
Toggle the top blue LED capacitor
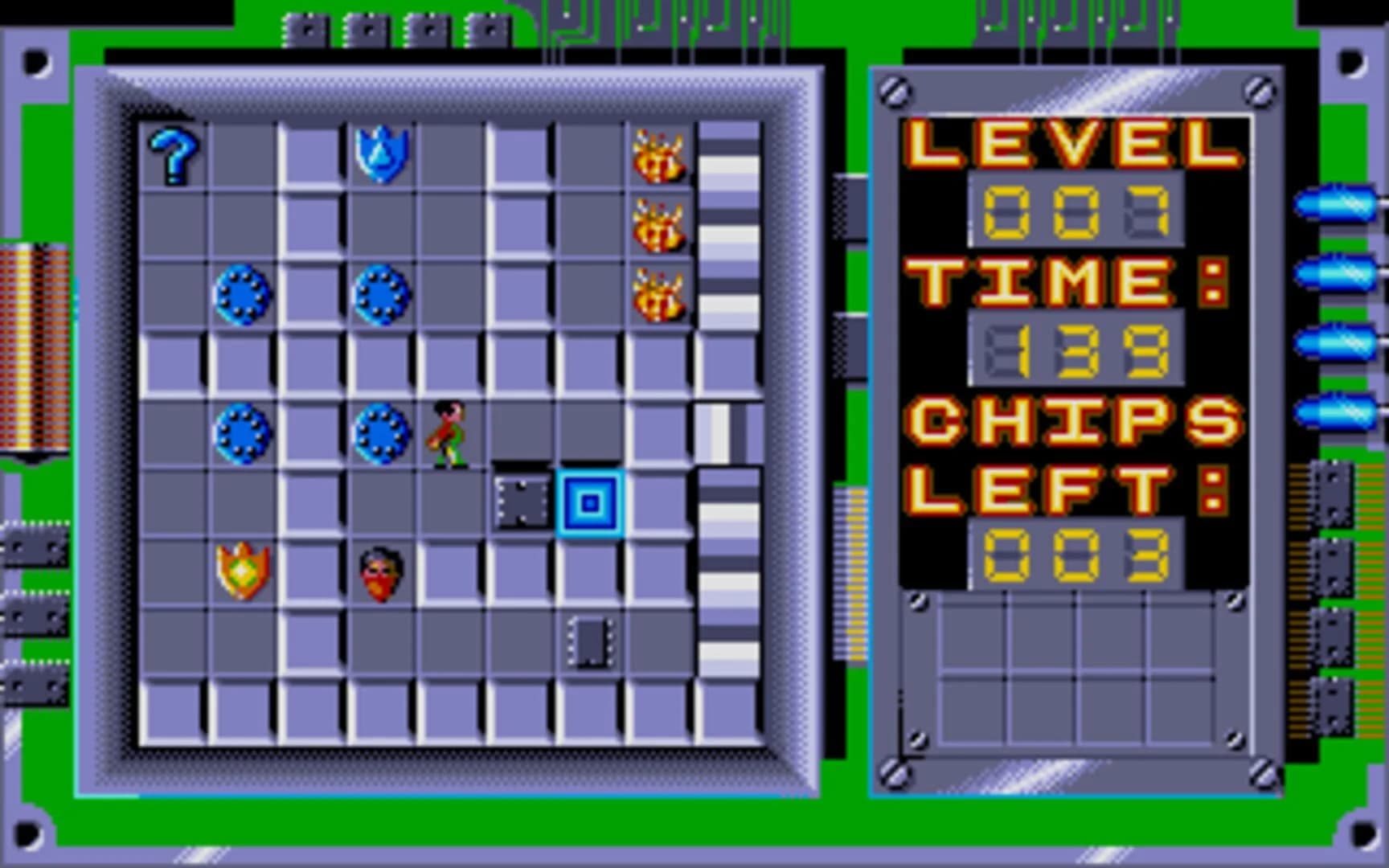[x=1338, y=203]
